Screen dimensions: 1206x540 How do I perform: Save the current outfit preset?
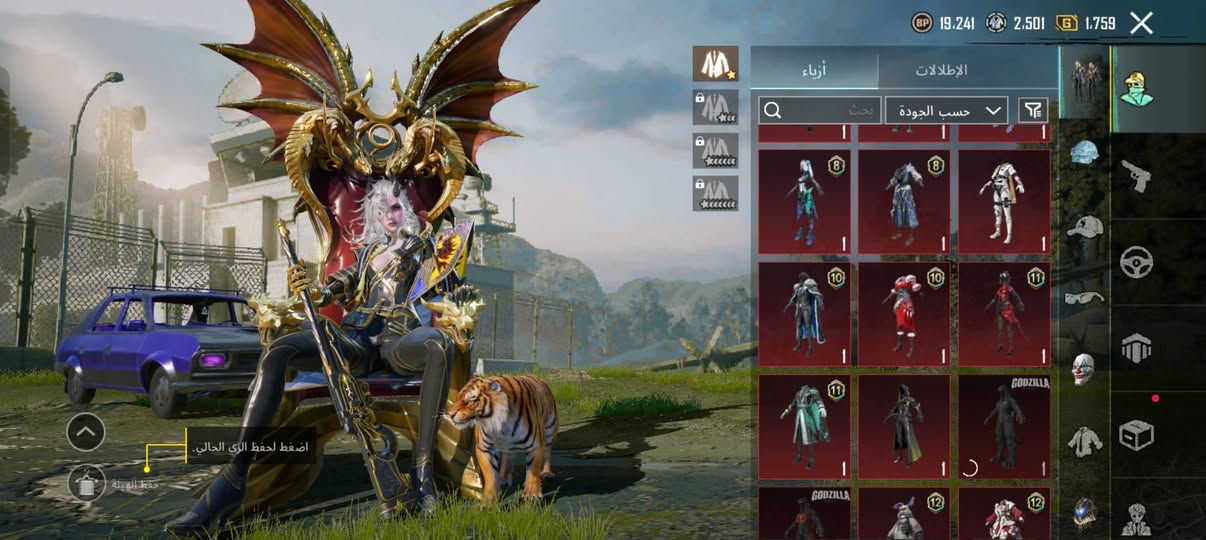(87, 483)
